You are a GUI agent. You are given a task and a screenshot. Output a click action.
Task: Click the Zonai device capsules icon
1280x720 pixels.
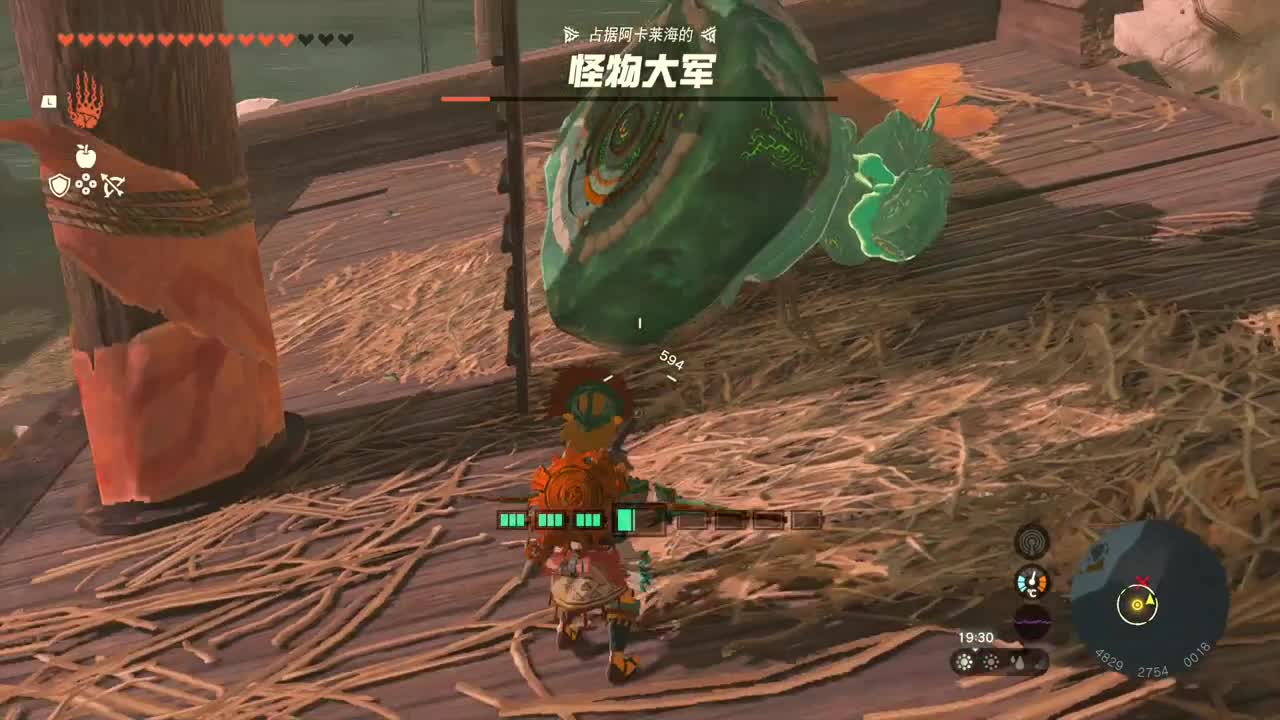86,185
